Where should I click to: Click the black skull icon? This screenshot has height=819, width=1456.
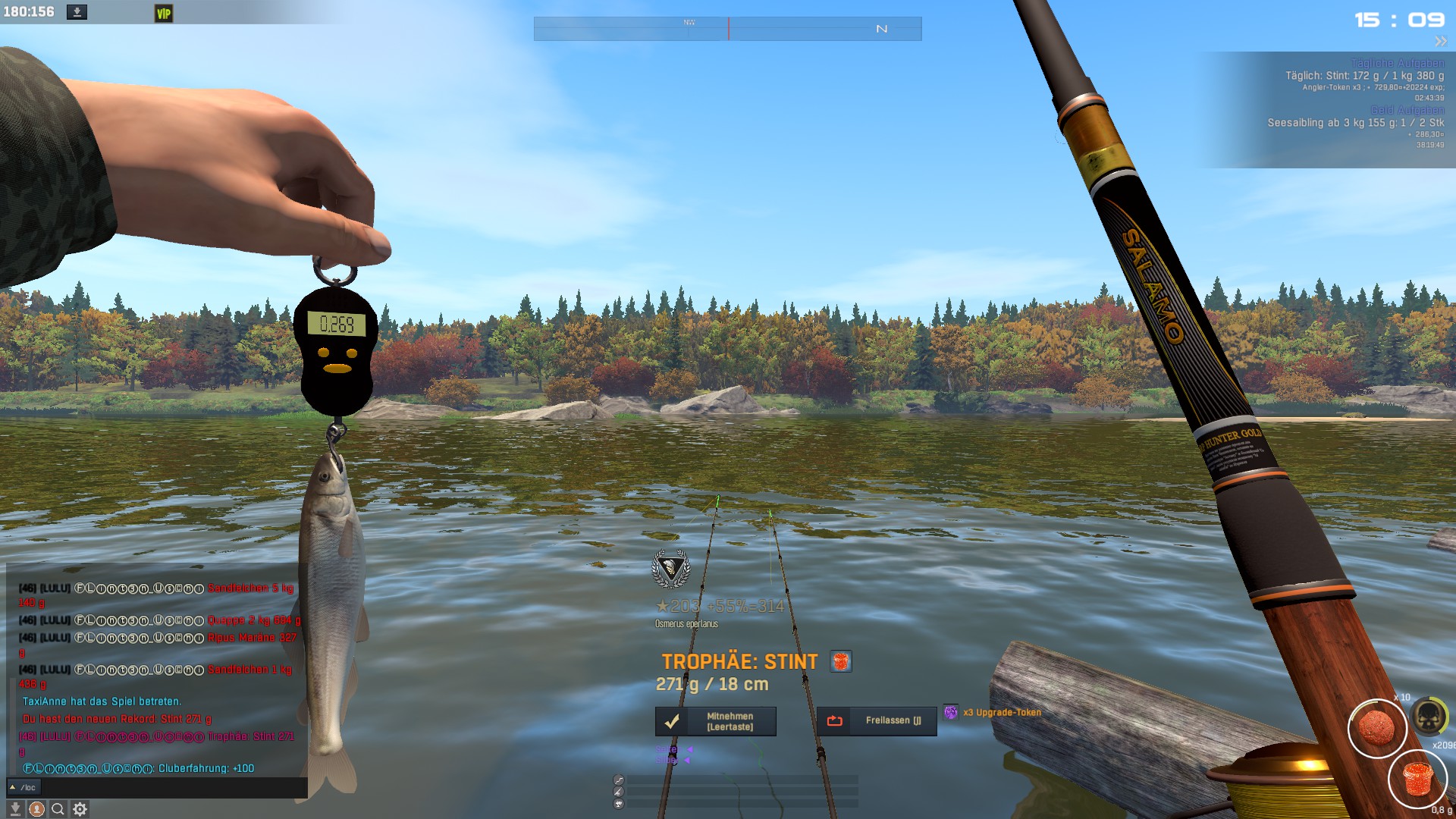click(x=1429, y=716)
